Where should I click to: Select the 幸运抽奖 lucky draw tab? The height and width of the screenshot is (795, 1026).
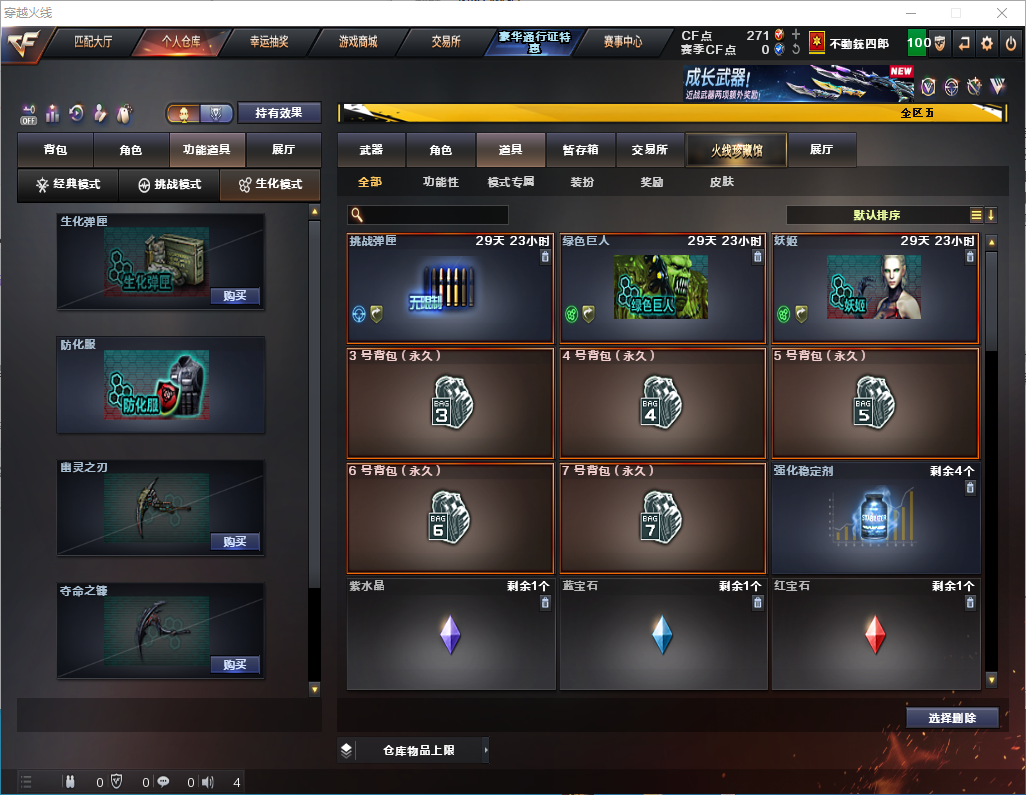coord(268,42)
